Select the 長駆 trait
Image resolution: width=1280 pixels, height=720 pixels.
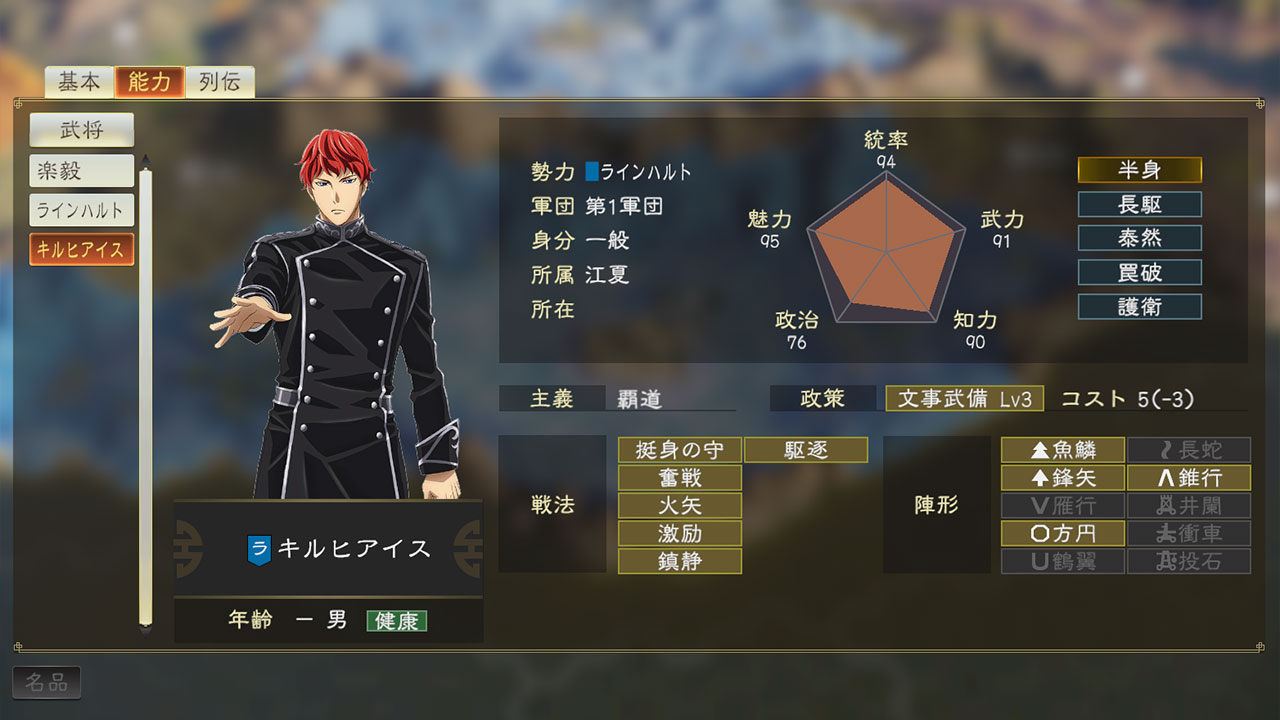coord(1139,204)
